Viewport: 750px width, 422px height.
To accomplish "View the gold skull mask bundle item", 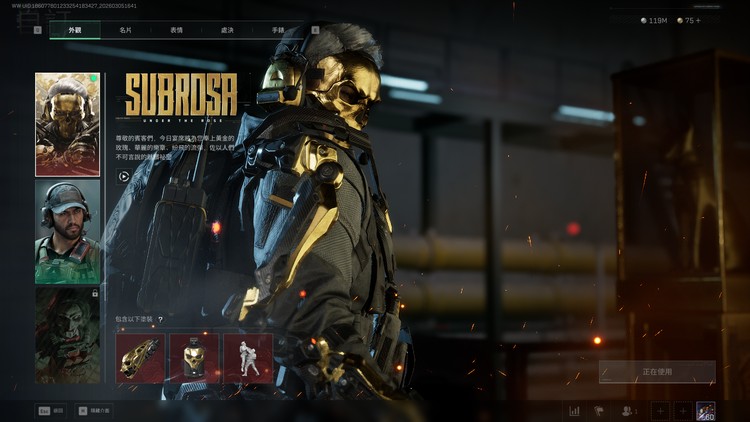I will (x=194, y=358).
